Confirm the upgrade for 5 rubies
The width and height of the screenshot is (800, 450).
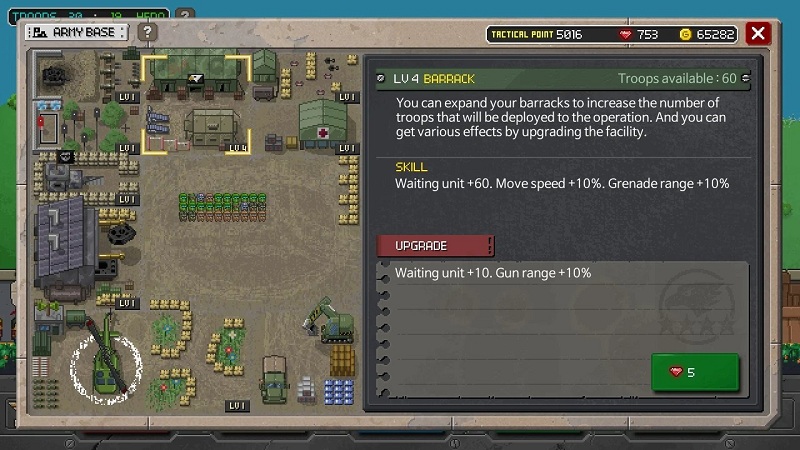[x=694, y=372]
